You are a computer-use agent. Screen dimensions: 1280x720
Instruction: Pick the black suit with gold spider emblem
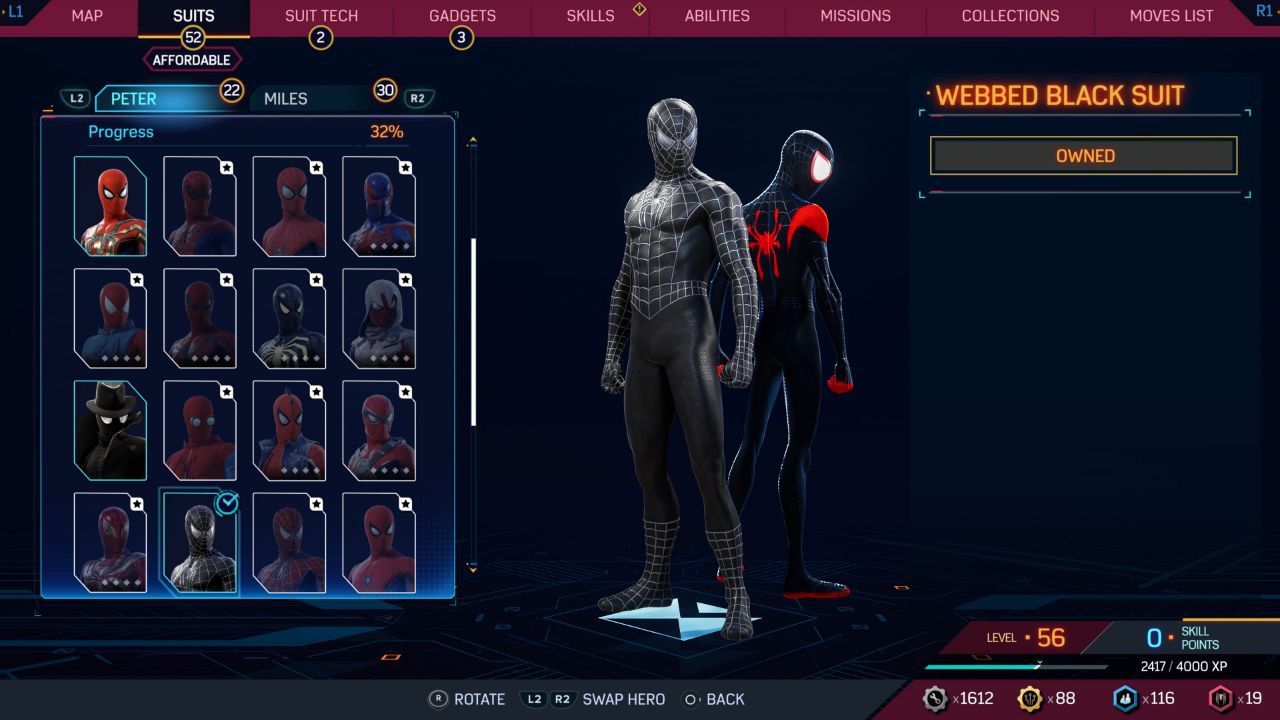[289, 318]
